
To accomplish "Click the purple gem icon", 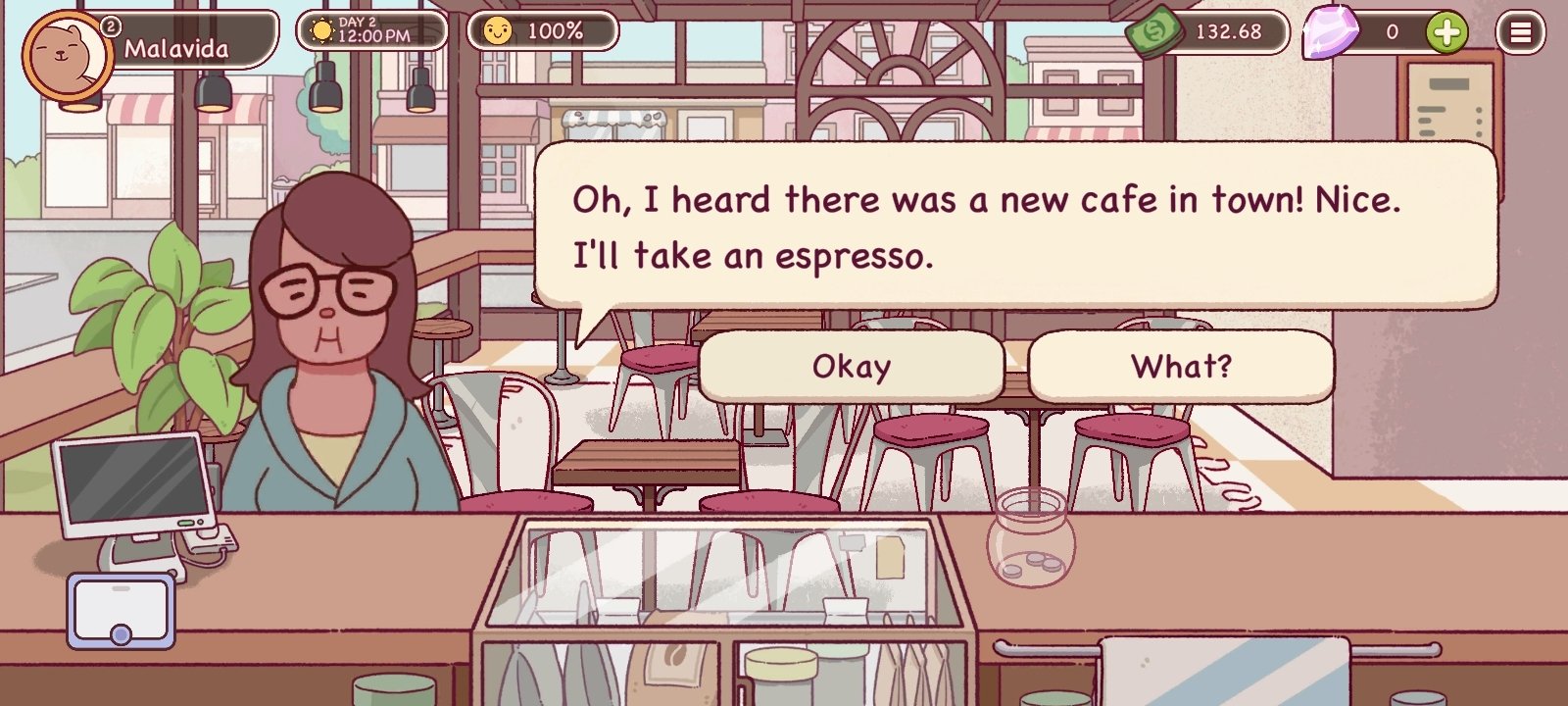I will pyautogui.click(x=1328, y=32).
